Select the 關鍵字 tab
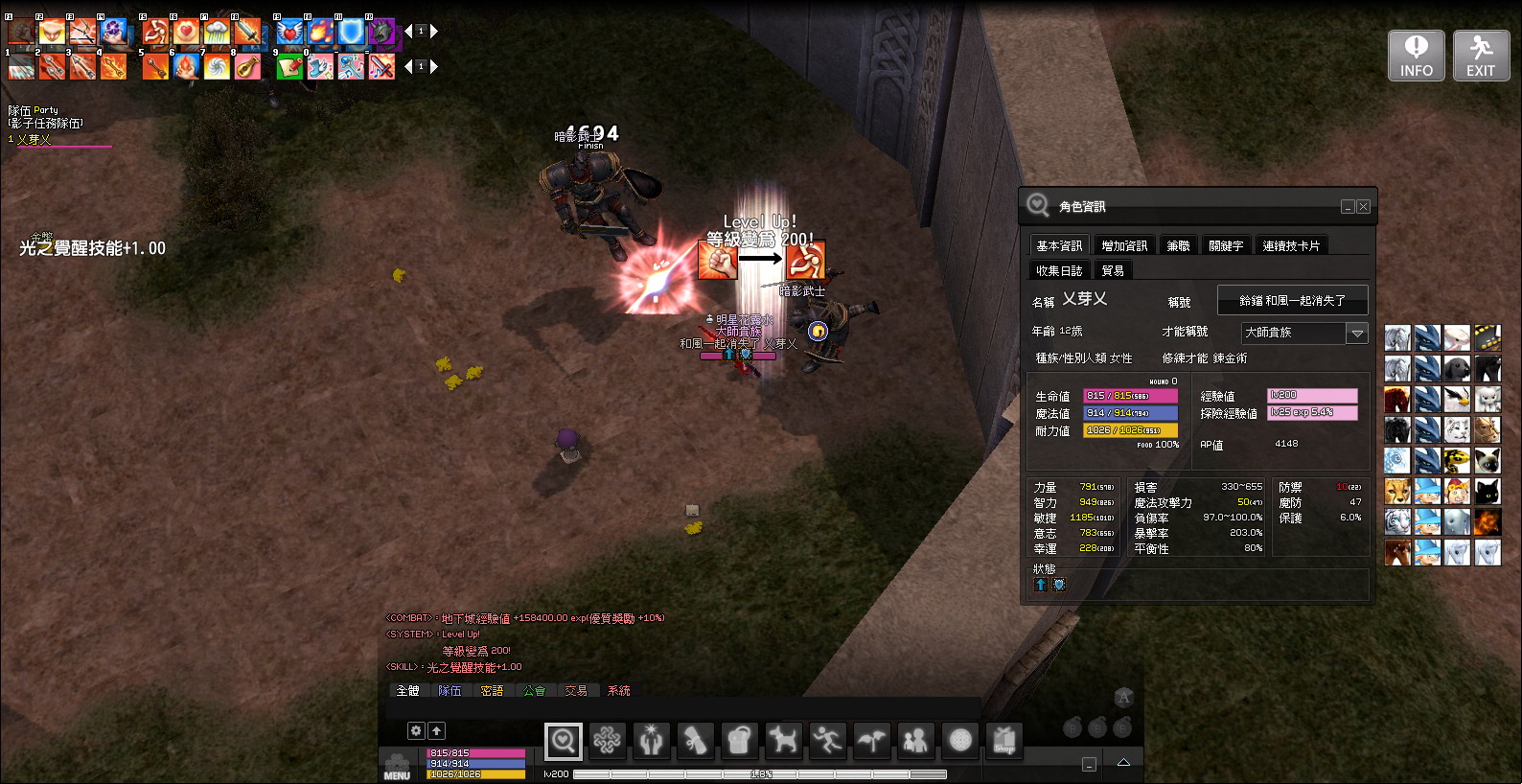The width and height of the screenshot is (1522, 784). click(1226, 246)
